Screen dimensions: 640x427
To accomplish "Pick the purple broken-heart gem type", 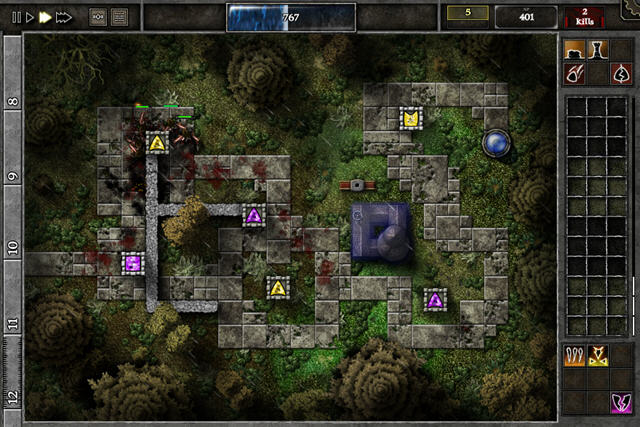I will [x=621, y=402].
